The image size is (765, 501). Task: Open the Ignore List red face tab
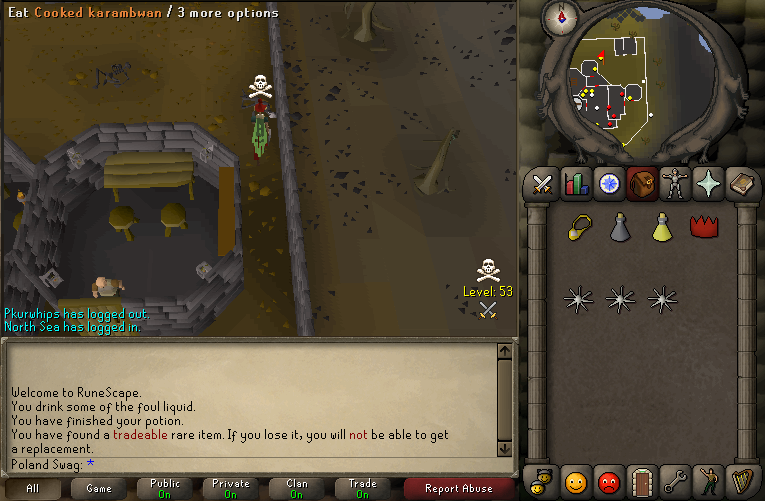pos(608,482)
